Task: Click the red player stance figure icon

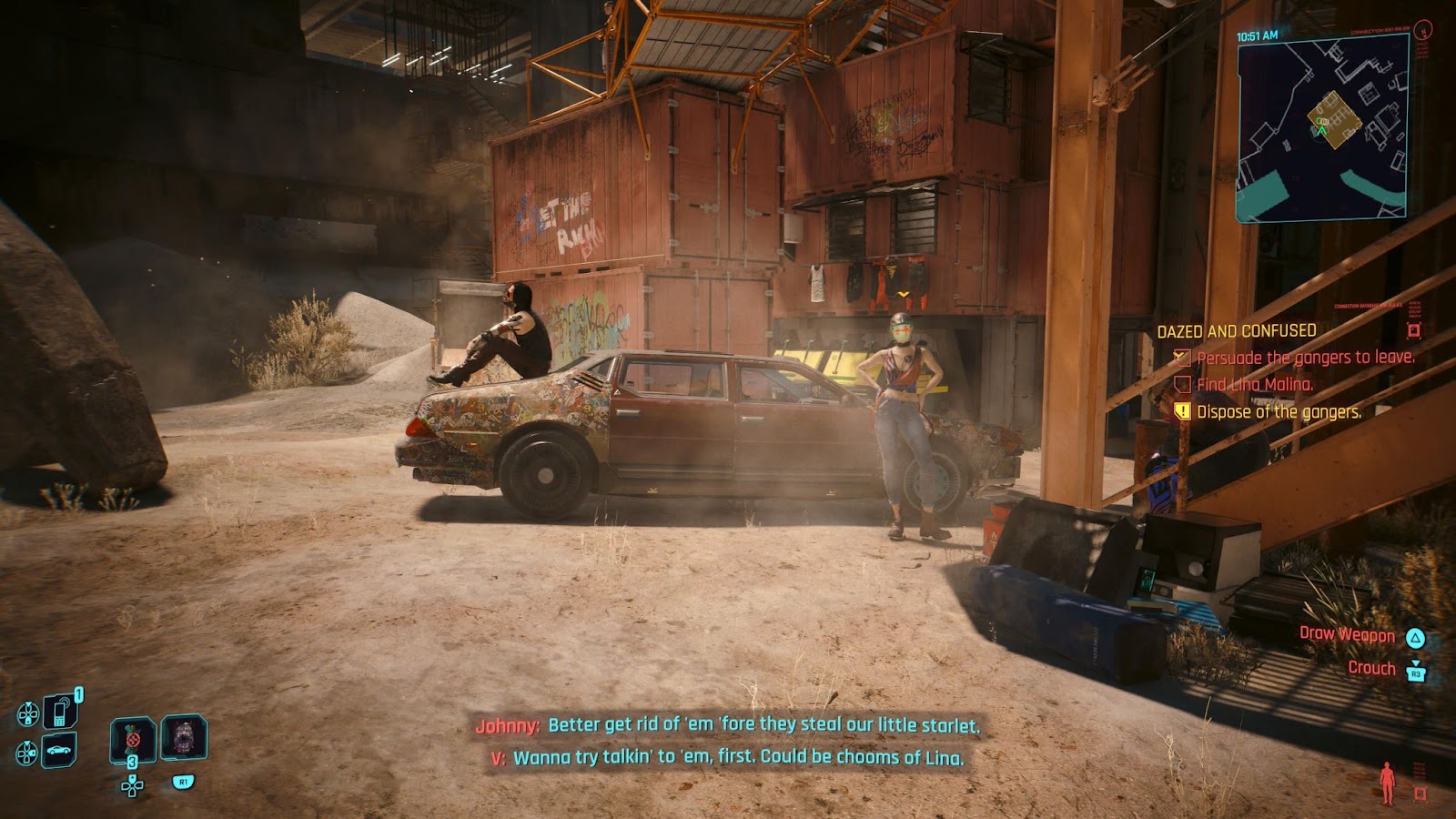Action: [x=1387, y=782]
